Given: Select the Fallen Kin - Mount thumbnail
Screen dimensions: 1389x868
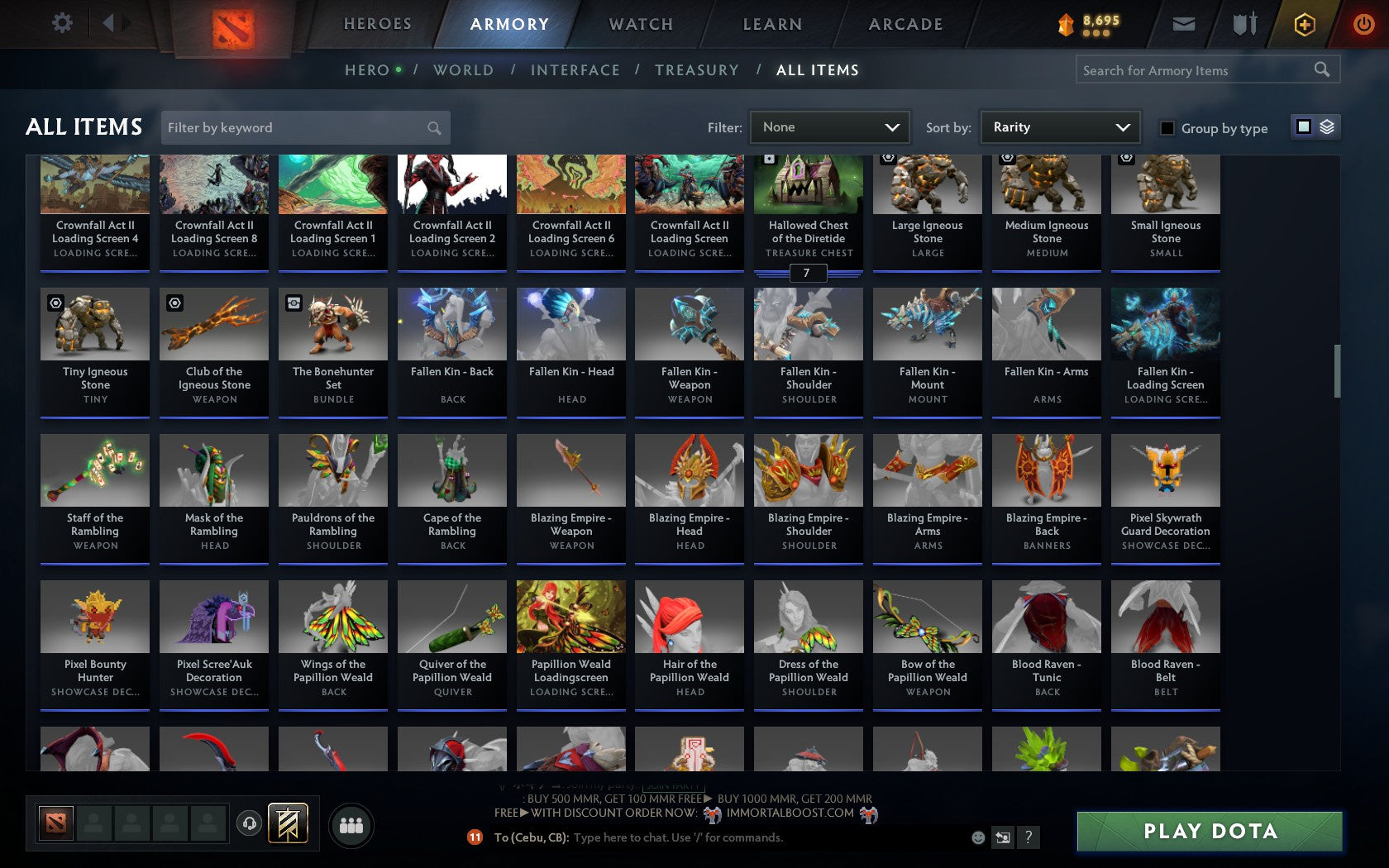Looking at the screenshot, I should point(927,324).
